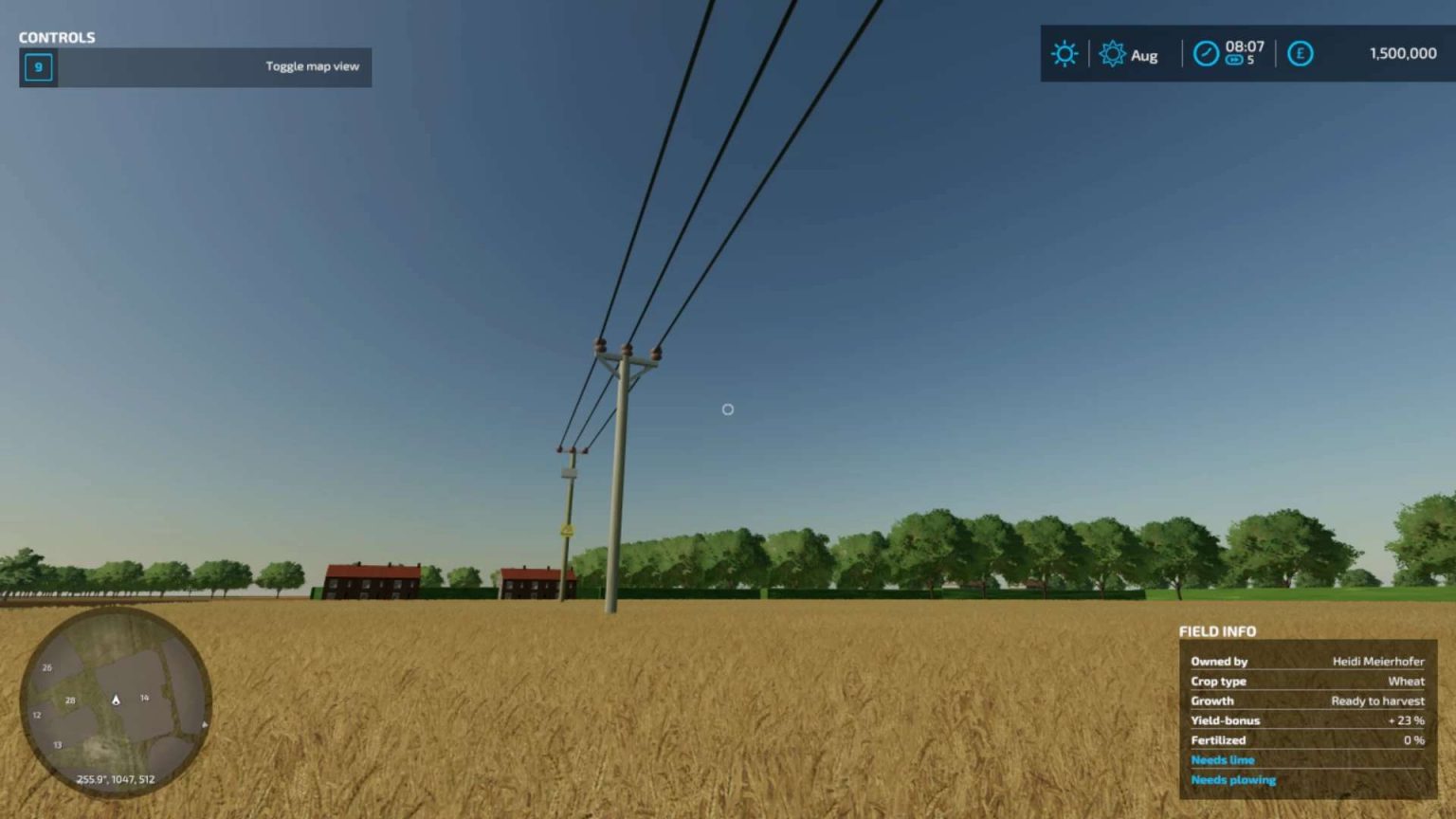
Task: Select the pound currency icon
Action: pos(1300,54)
